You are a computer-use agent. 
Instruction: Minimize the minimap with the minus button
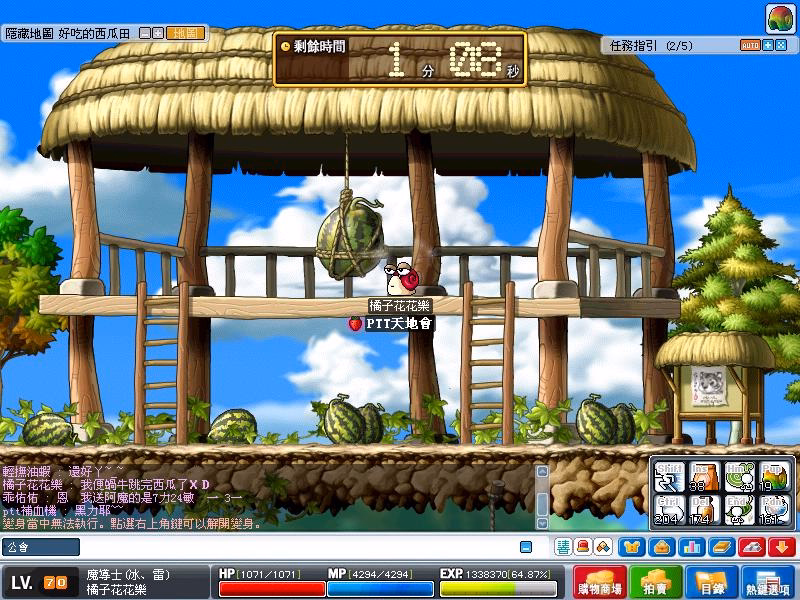(145, 33)
